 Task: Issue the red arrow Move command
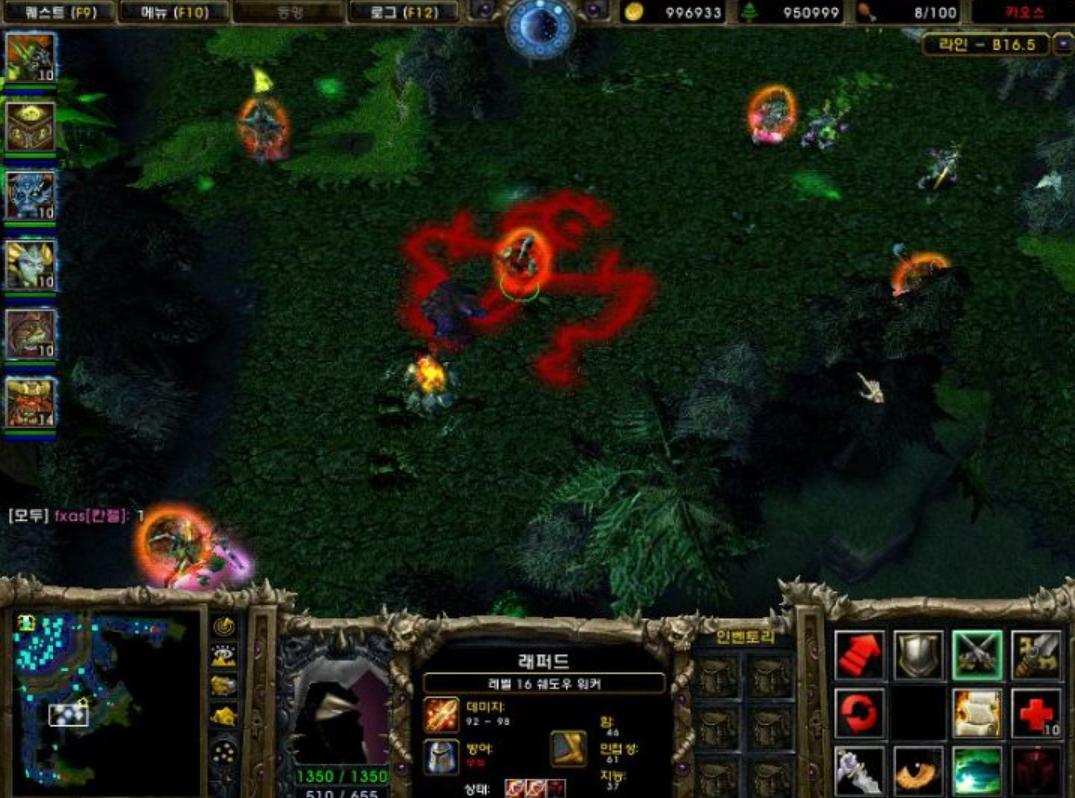(860, 655)
